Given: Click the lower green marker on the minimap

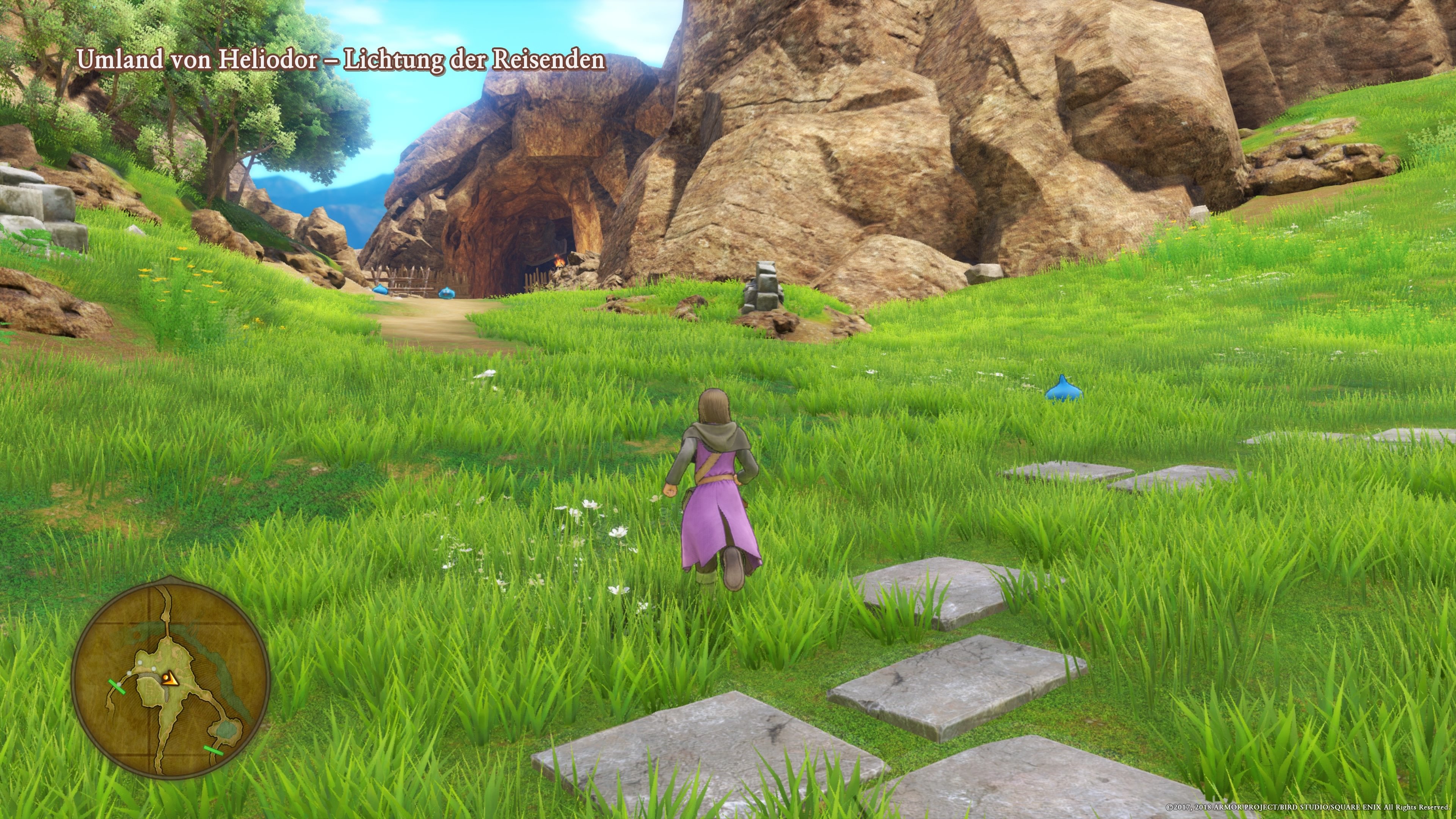Looking at the screenshot, I should 213,751.
